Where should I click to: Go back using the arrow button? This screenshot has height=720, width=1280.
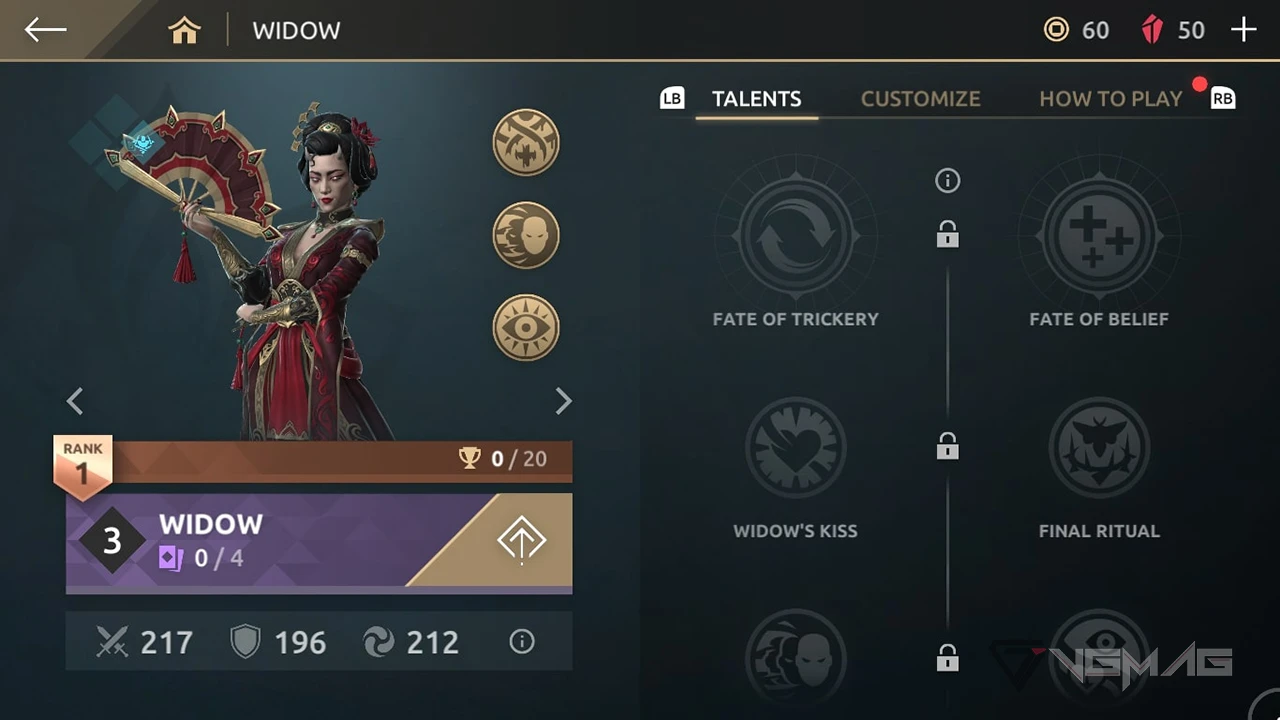coord(45,30)
